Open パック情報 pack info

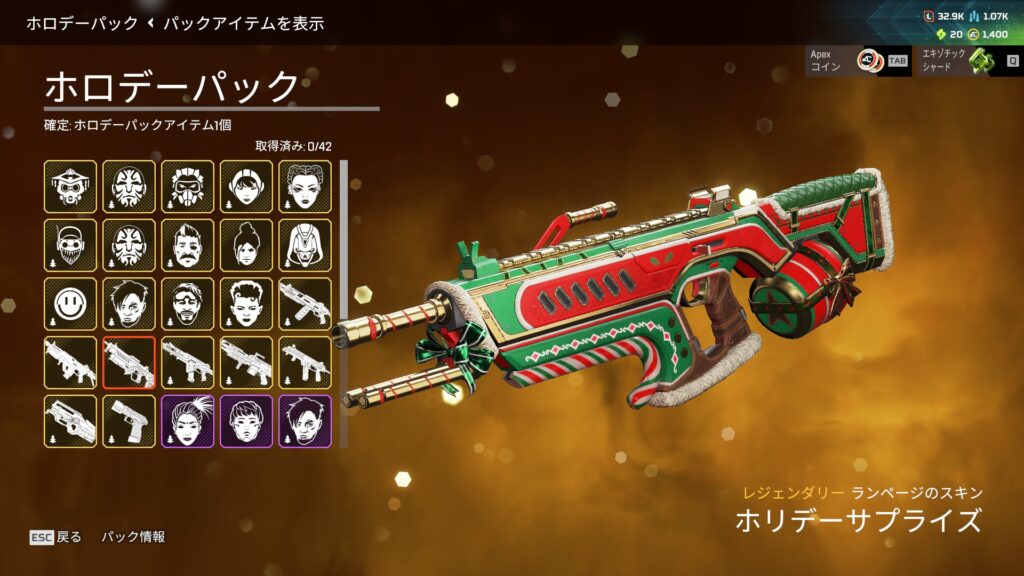(133, 537)
